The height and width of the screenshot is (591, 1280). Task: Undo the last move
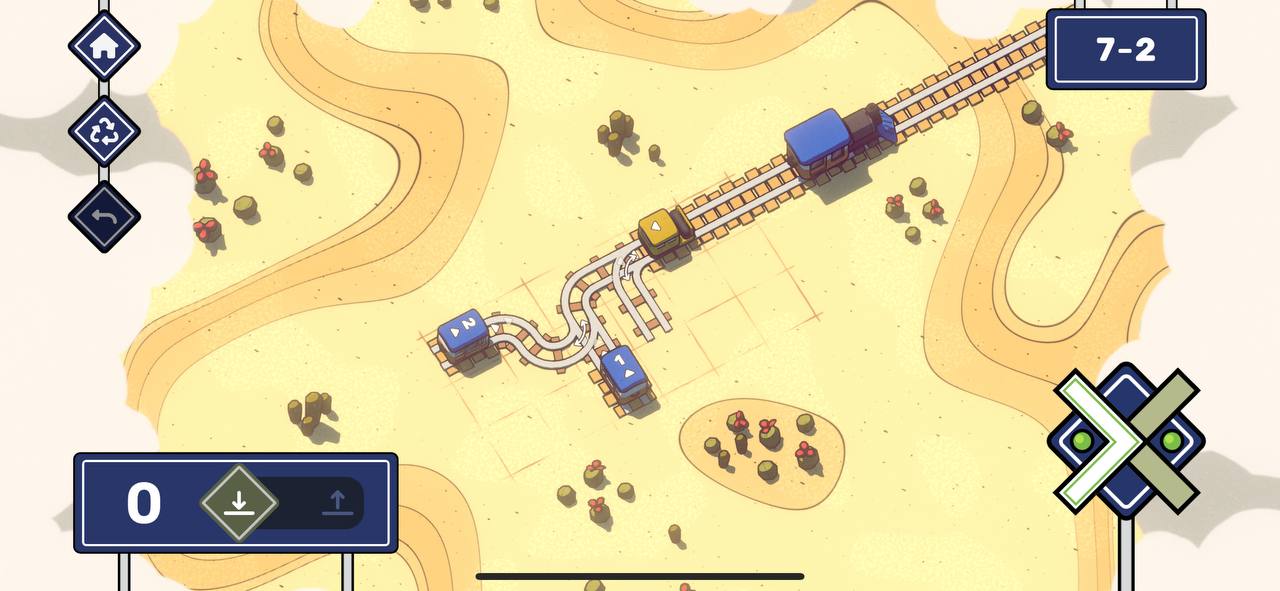pos(104,216)
